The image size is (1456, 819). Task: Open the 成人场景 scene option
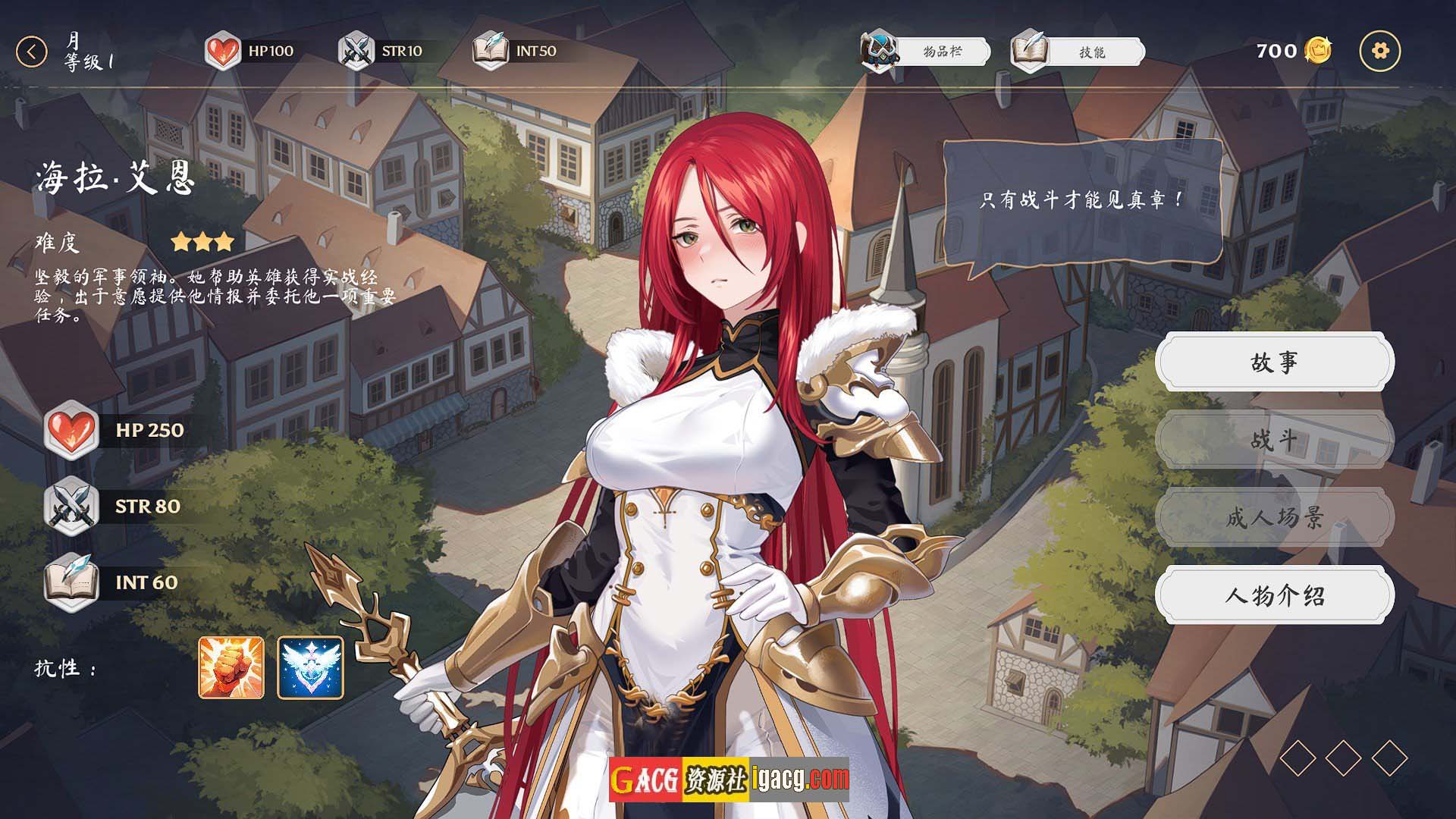(1274, 517)
